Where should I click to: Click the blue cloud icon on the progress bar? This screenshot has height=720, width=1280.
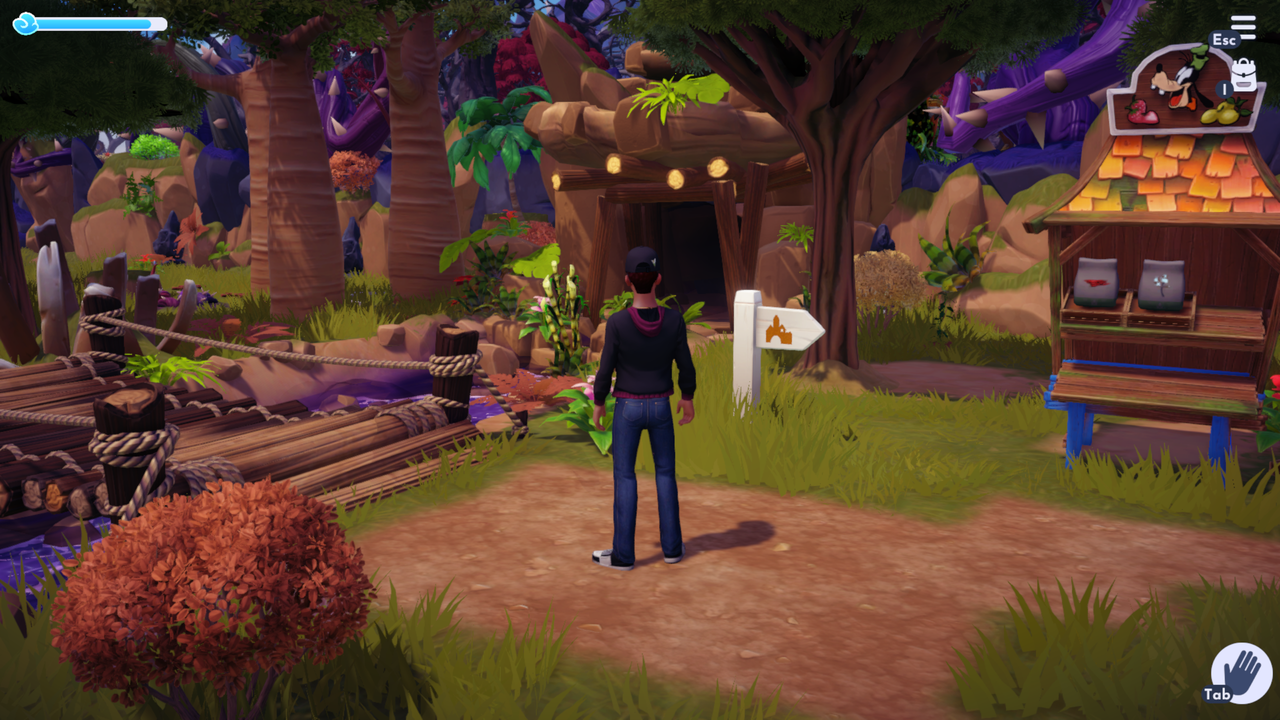click(x=27, y=22)
